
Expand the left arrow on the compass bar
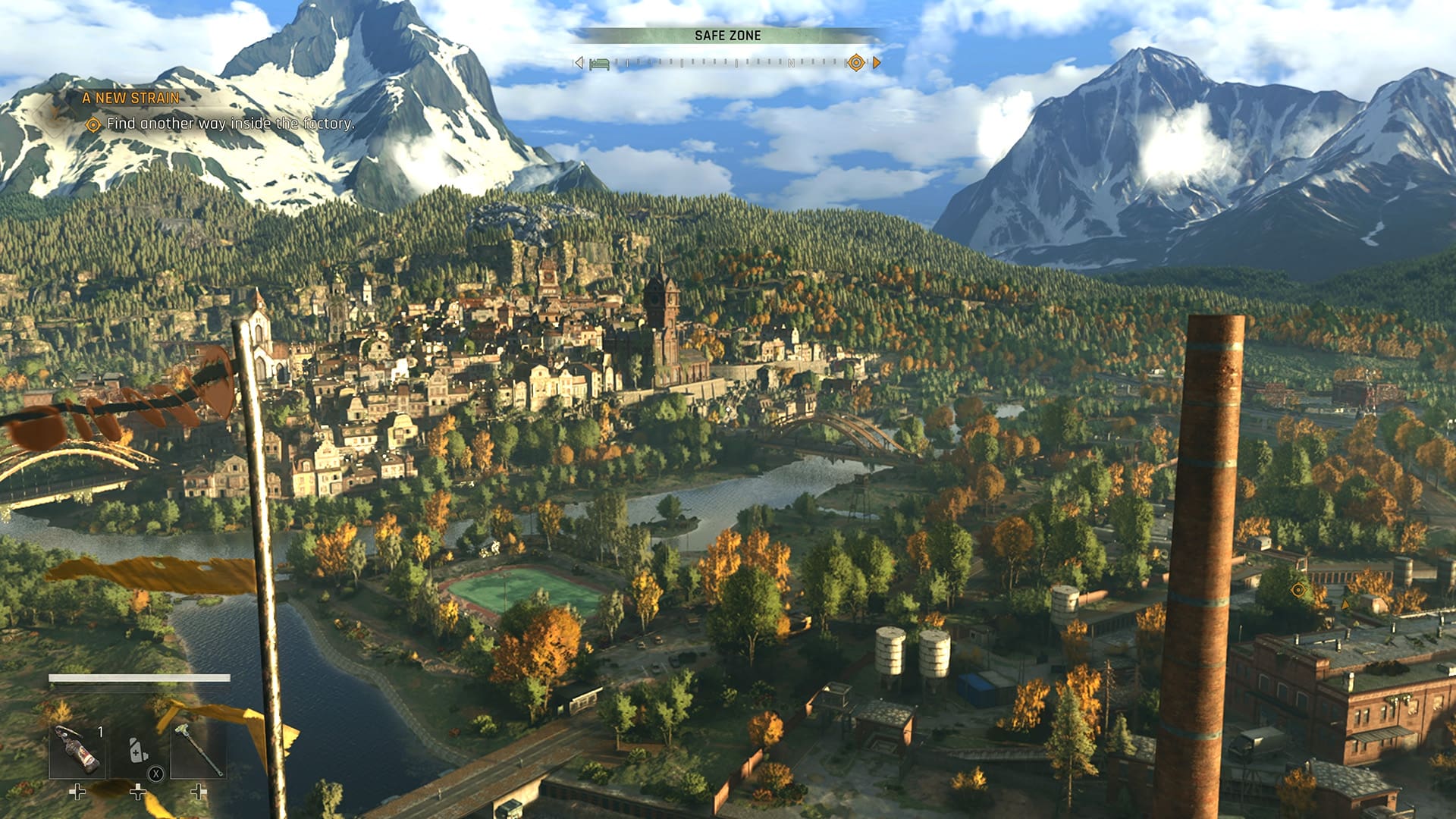[578, 64]
